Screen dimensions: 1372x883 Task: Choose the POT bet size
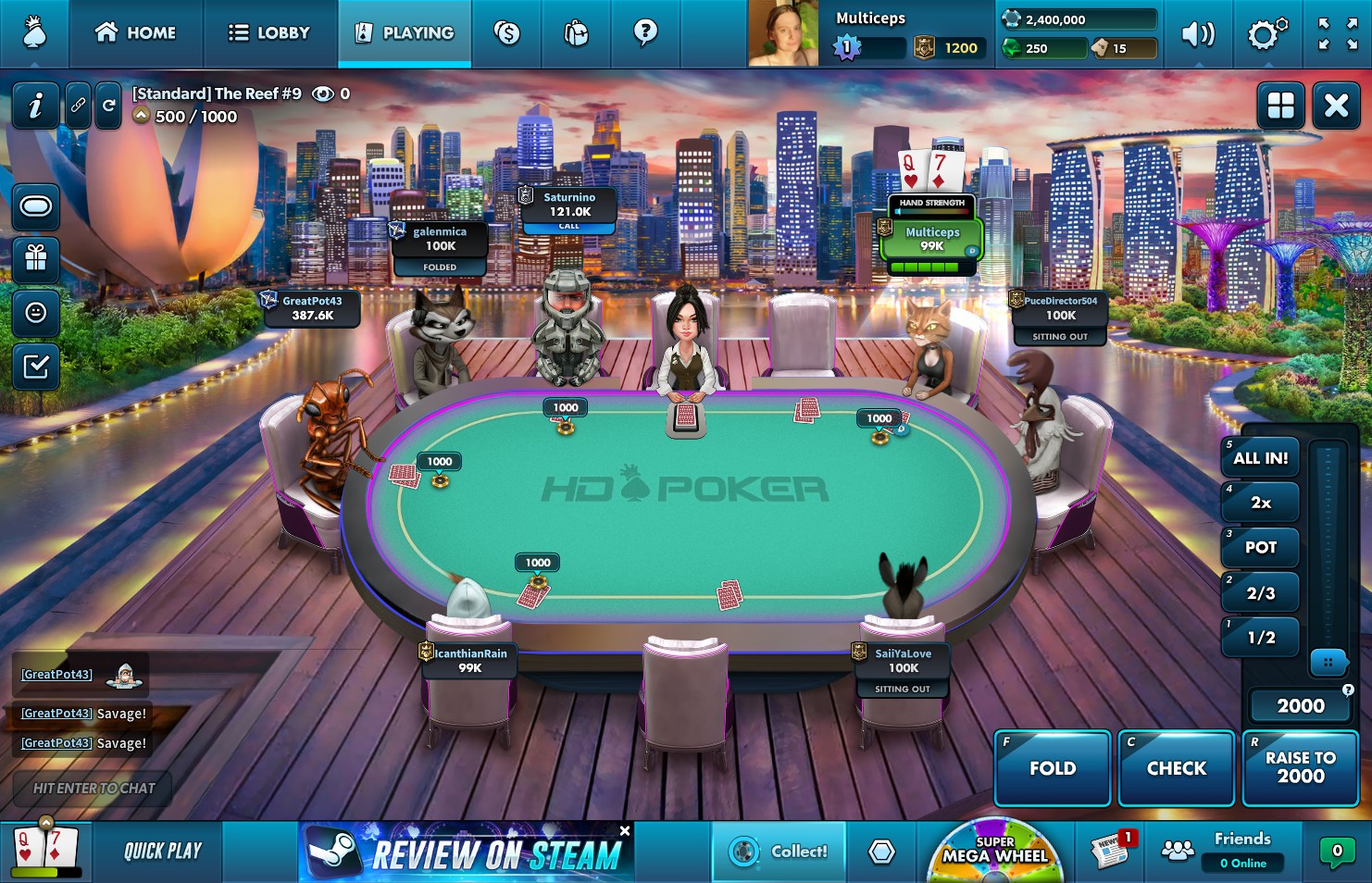tap(1260, 547)
